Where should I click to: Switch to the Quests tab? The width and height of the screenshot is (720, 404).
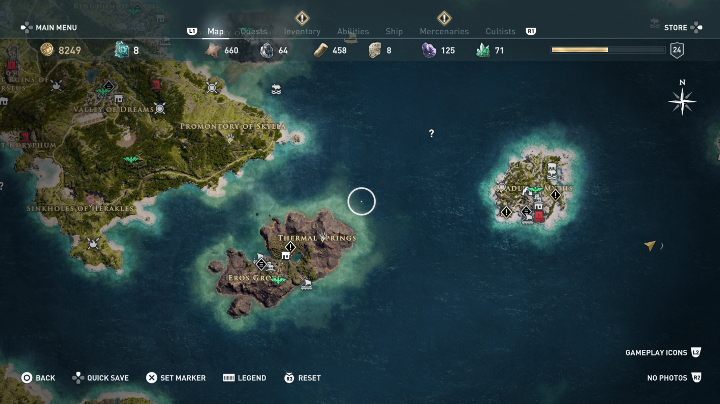[x=255, y=31]
